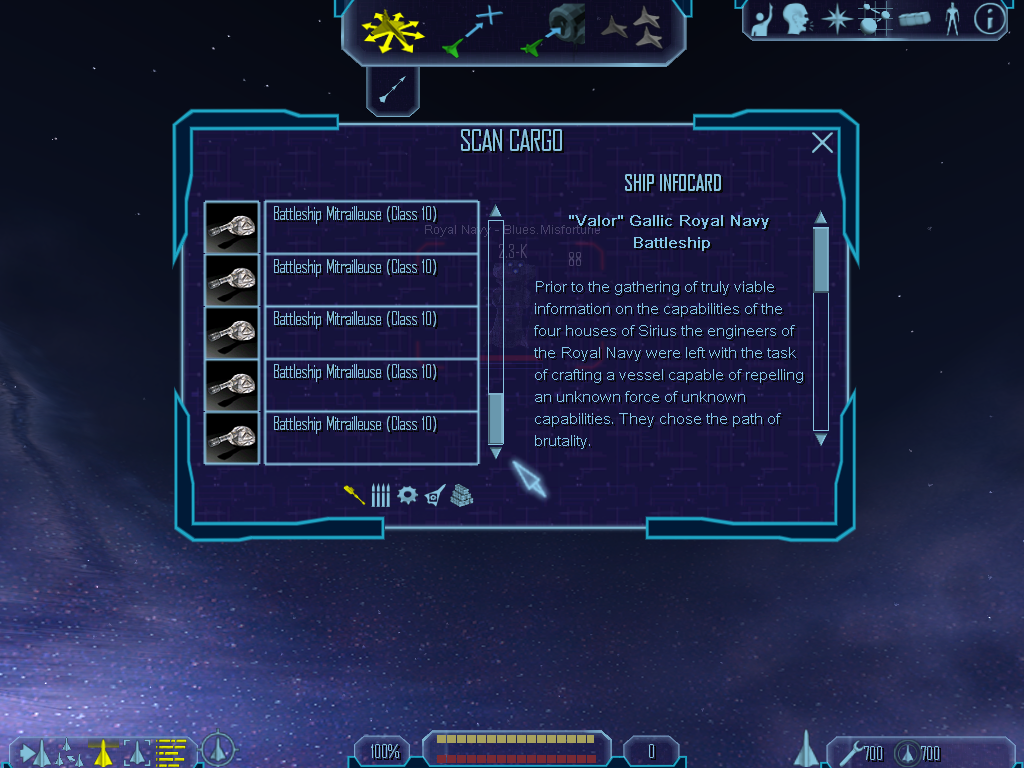Close the Scan Cargo window

click(x=822, y=143)
